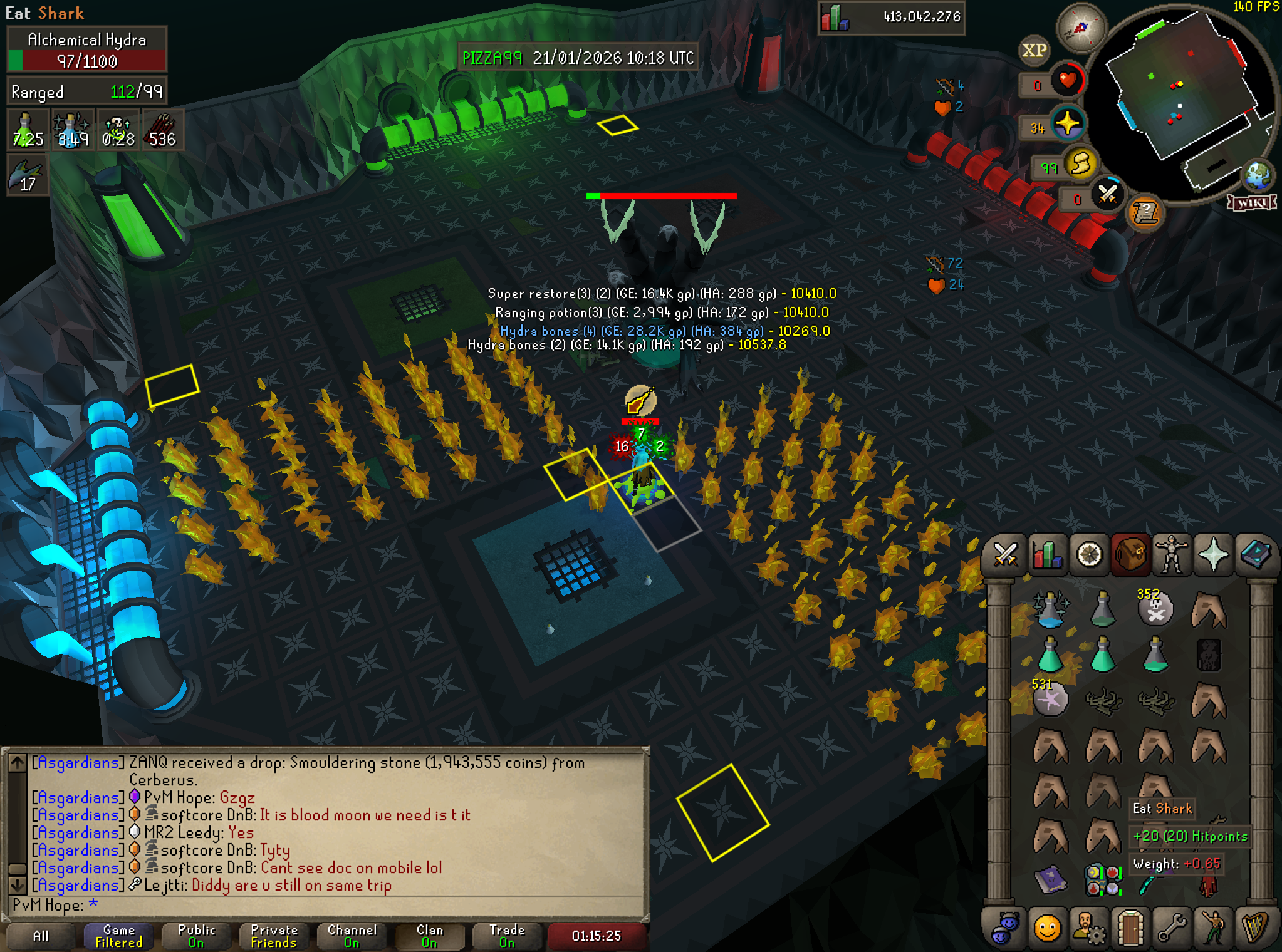Click the compass to face north
1282x952 pixels.
1081,28
